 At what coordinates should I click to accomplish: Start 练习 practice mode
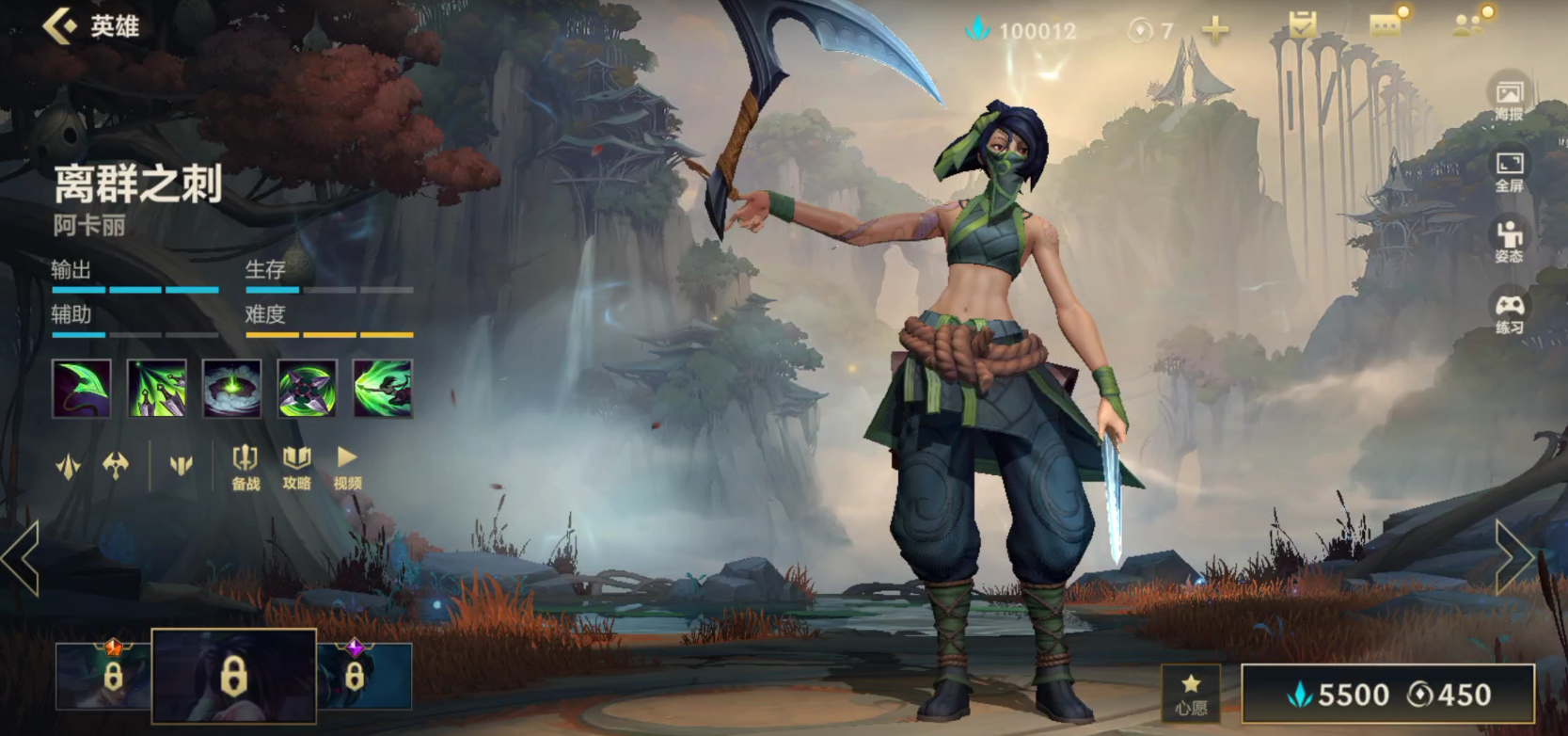[x=1509, y=313]
